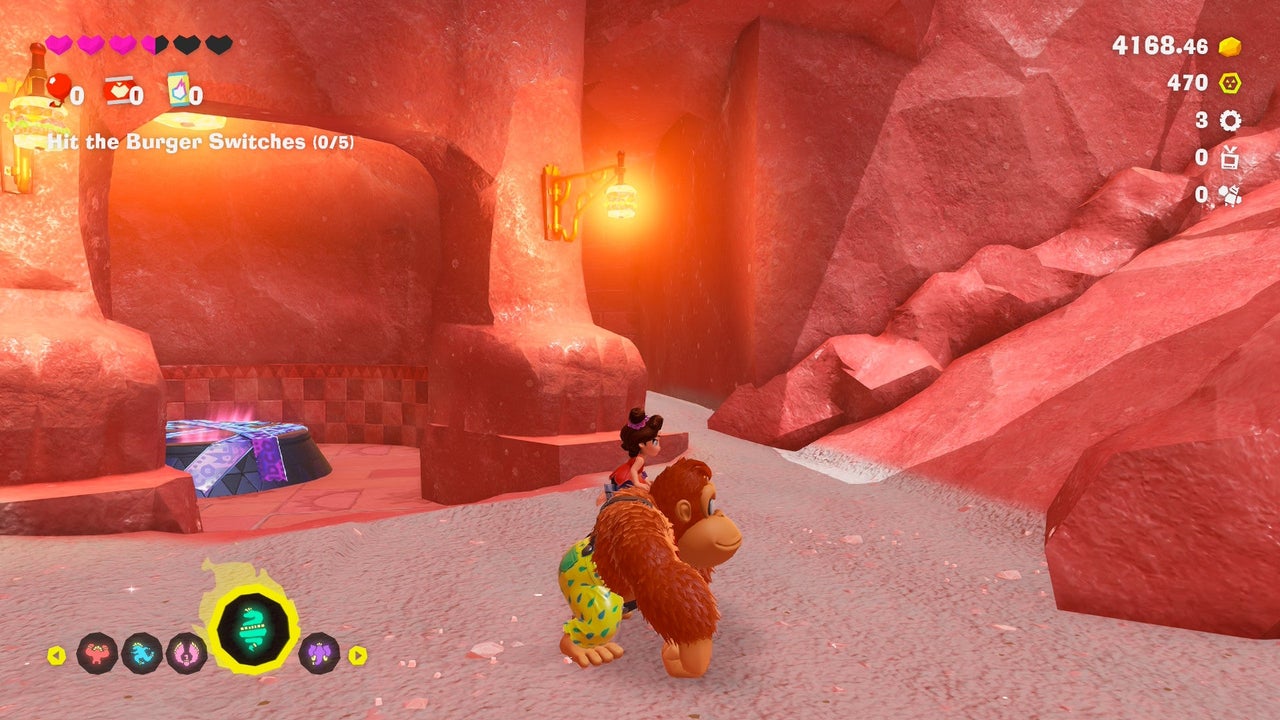Click the yellow left arrow of Bananza selector
Screen dimensions: 1280x720
(x=57, y=655)
